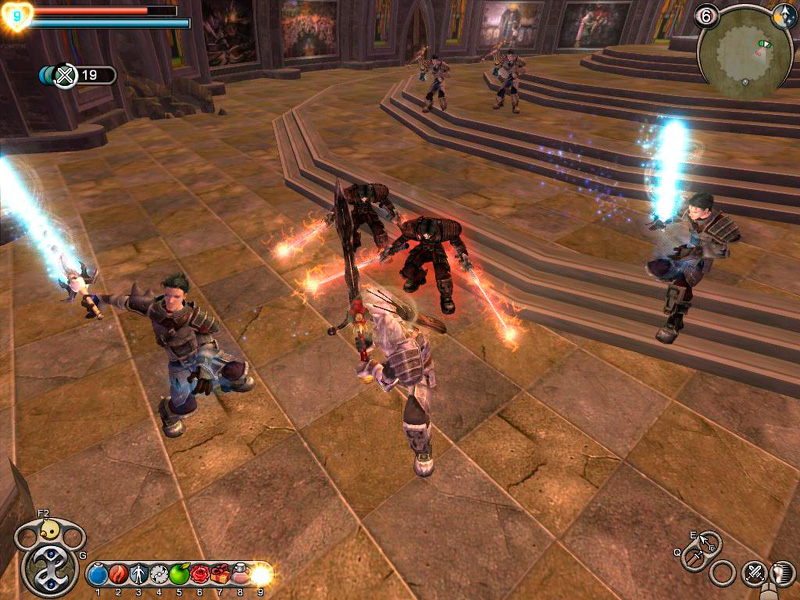Activate the glowing light spell slot
800x600 pixels.
[261, 574]
